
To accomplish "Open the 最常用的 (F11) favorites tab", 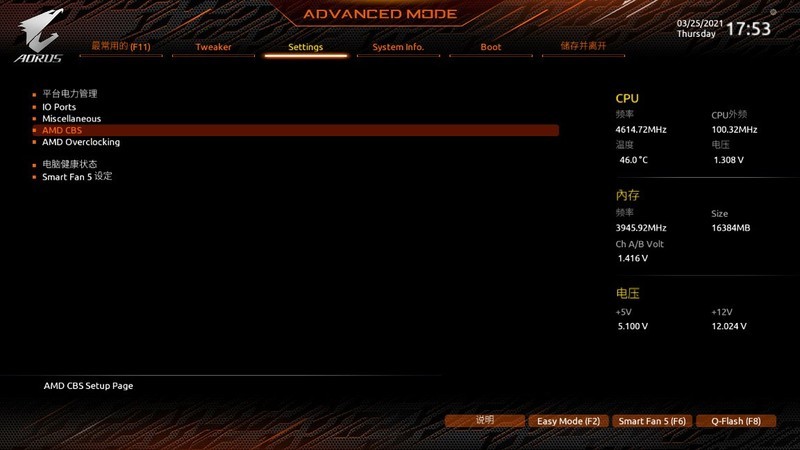I will (x=120, y=46).
